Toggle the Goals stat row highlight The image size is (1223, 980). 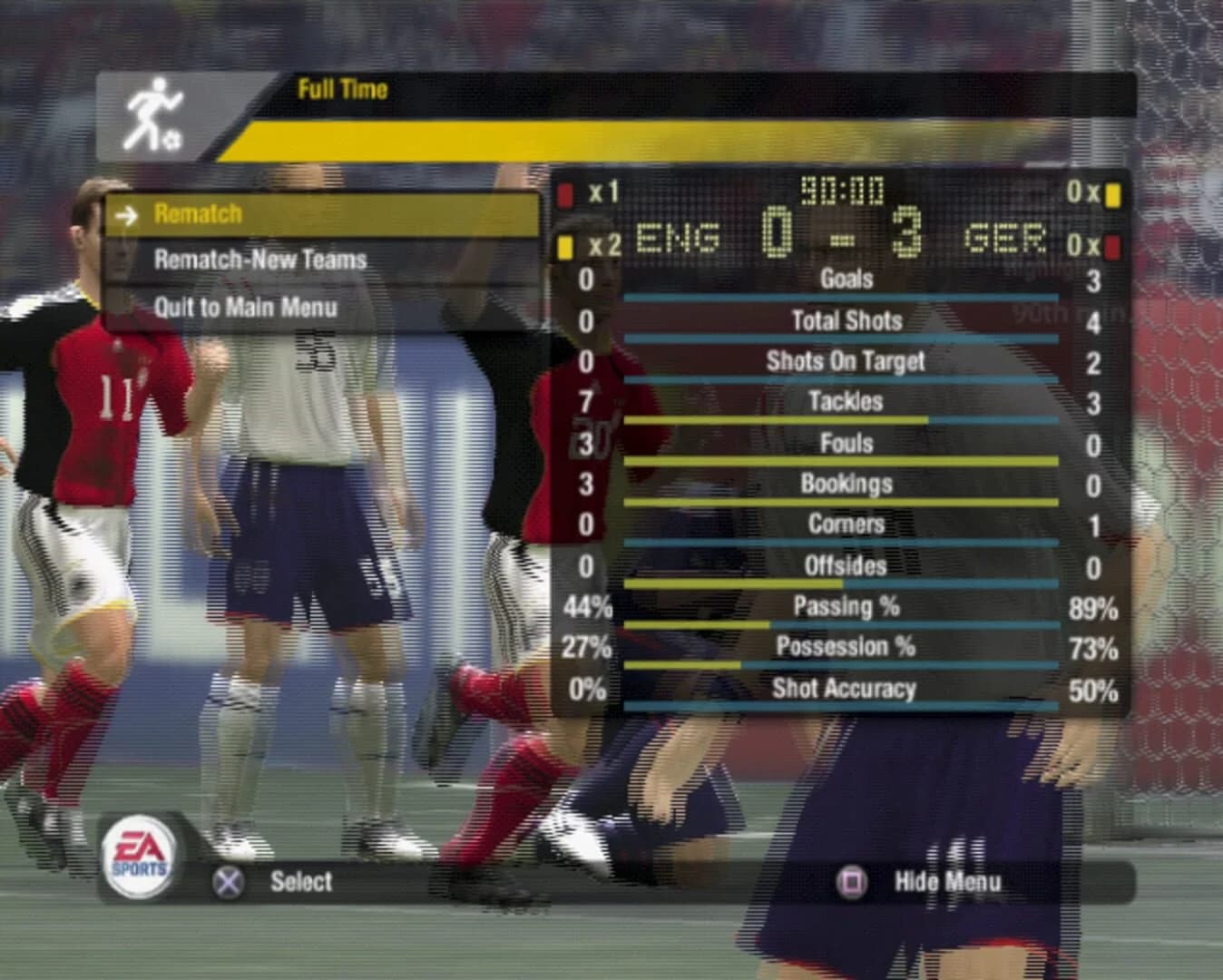(843, 280)
